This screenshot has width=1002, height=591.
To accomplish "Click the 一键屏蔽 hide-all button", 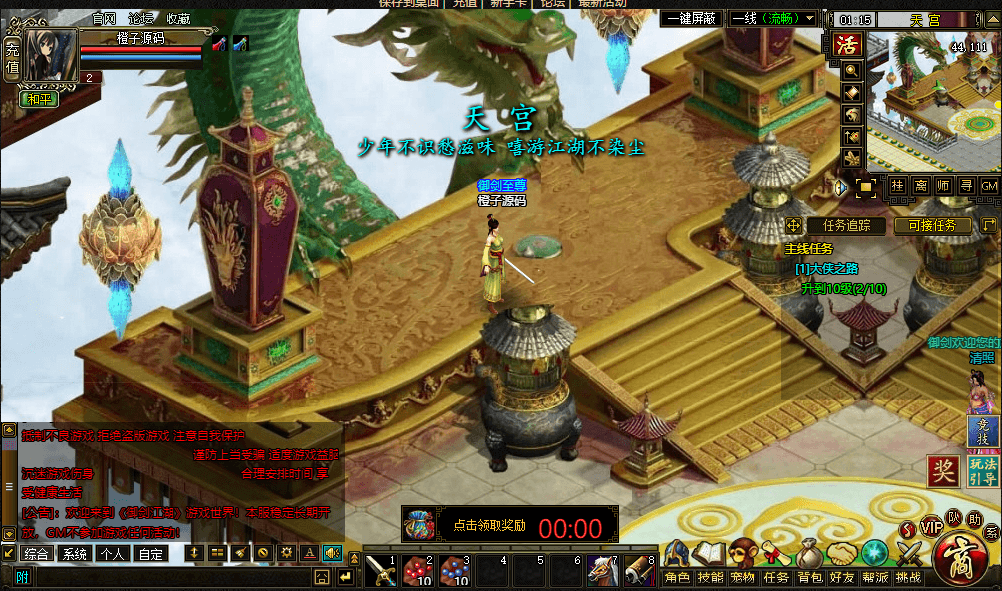I will click(690, 19).
